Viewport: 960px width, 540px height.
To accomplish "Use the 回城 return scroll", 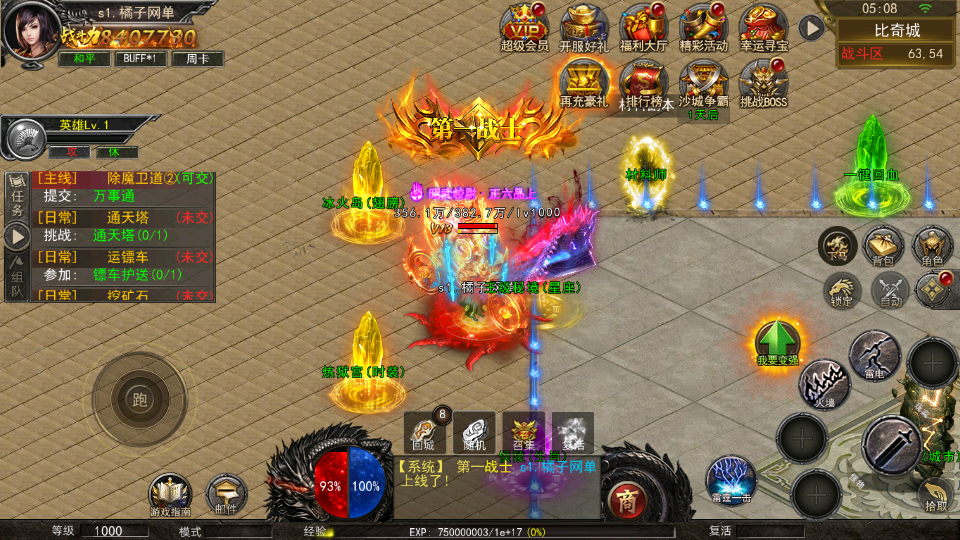I will (424, 432).
